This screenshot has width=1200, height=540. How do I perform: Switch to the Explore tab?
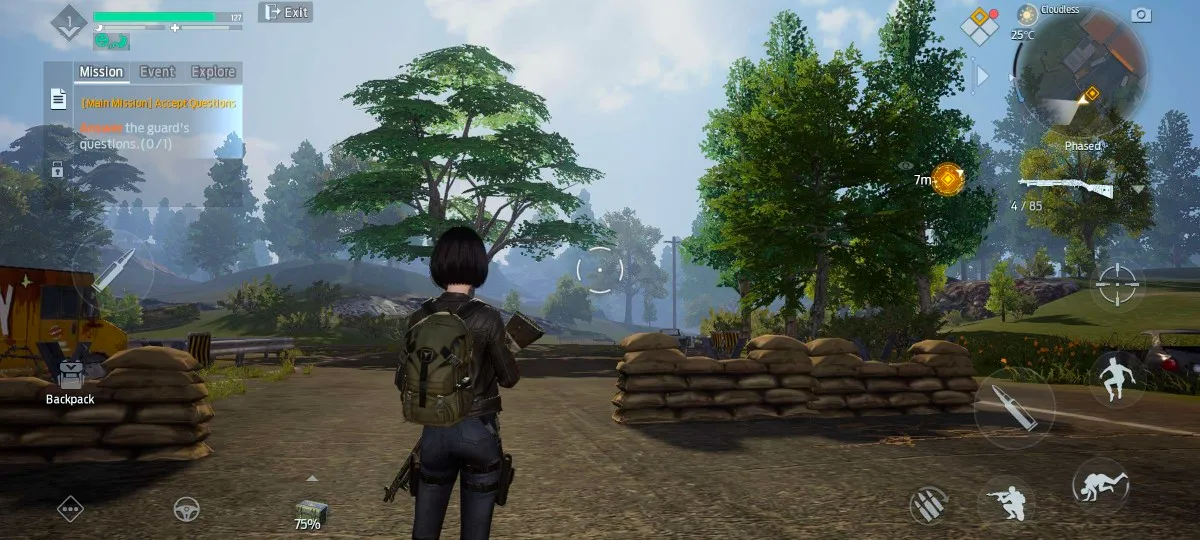click(213, 72)
